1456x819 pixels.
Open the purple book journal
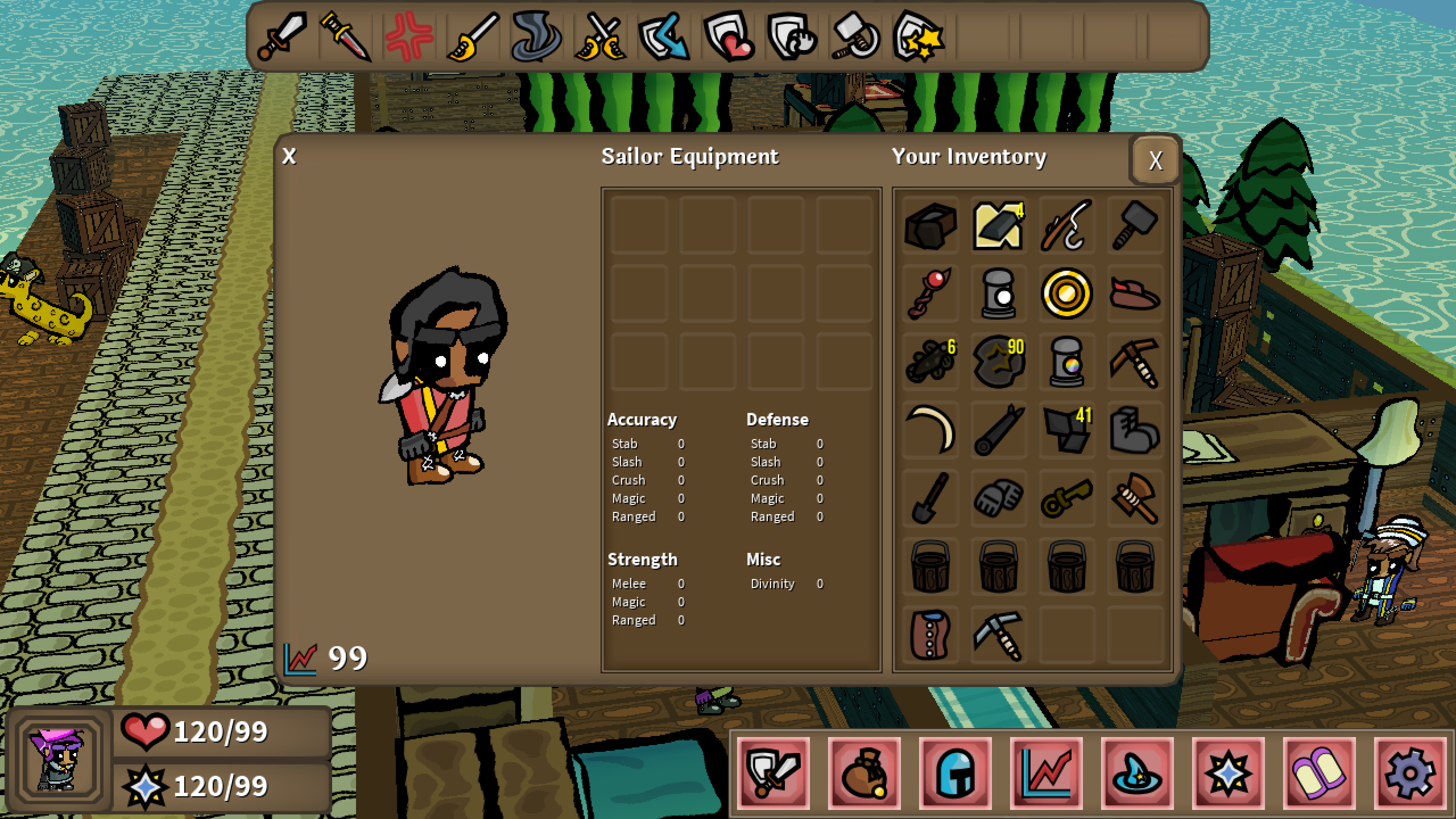pos(1319,773)
